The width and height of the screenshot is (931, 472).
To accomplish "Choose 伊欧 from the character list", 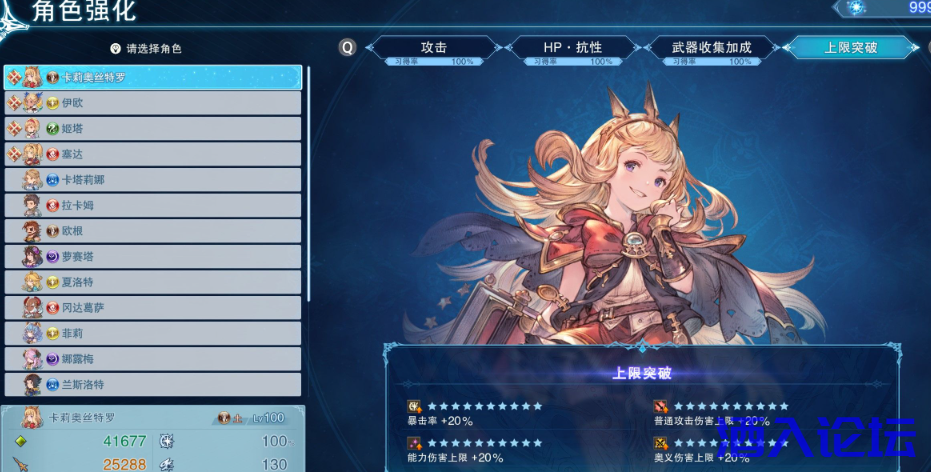I will tap(153, 102).
